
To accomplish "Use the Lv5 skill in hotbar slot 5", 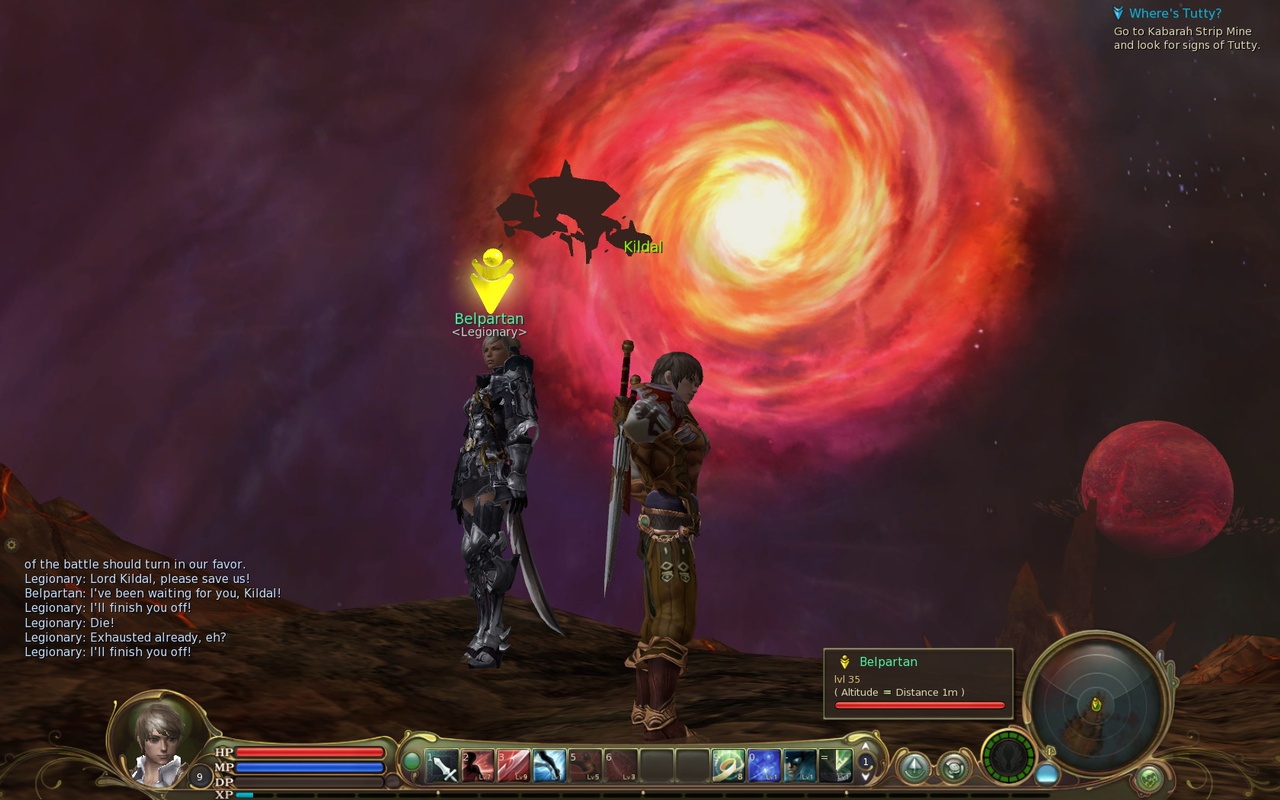I will 584,766.
